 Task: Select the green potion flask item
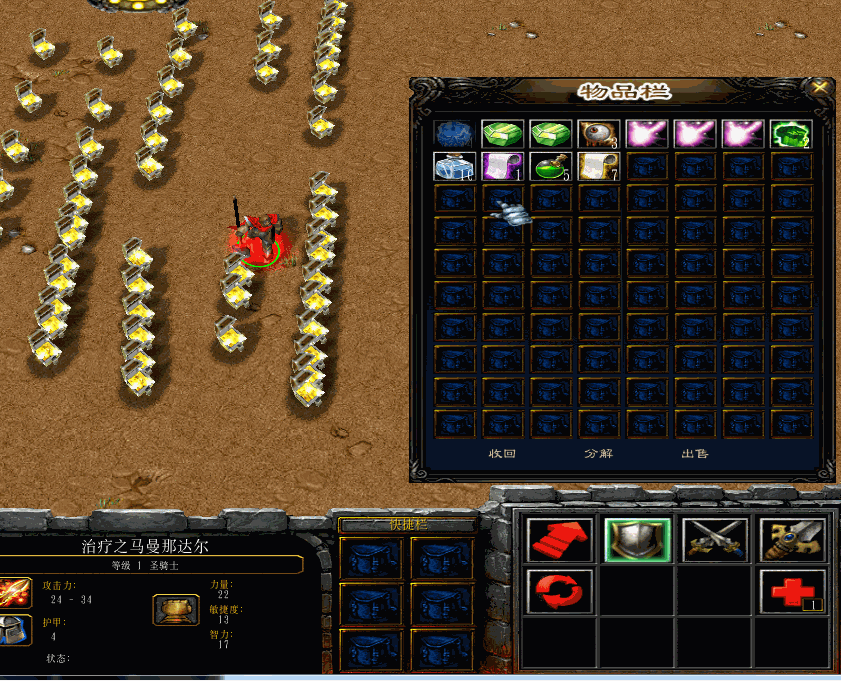[x=550, y=166]
